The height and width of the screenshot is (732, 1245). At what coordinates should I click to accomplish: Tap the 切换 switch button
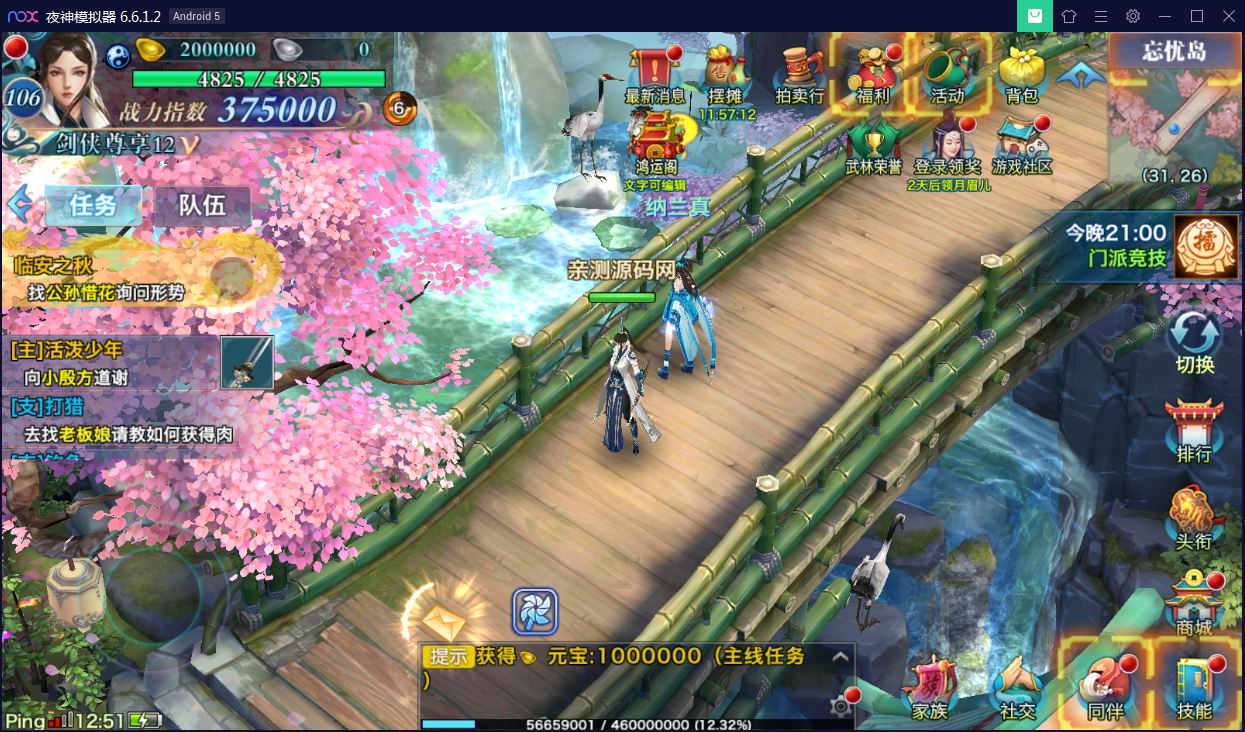[x=1195, y=340]
